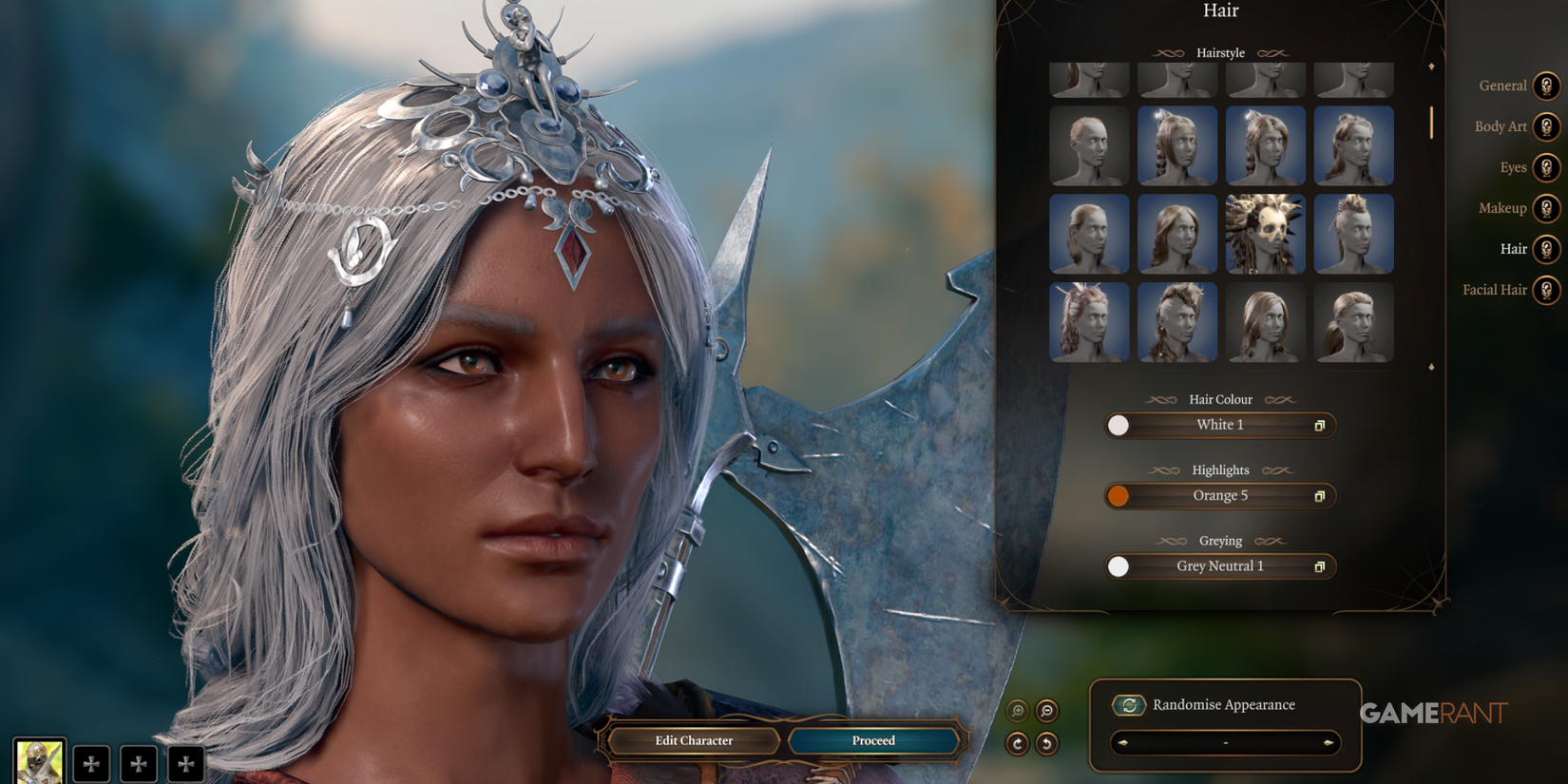Click the Edit Character button
Screen dimensions: 1568x784
tap(693, 740)
